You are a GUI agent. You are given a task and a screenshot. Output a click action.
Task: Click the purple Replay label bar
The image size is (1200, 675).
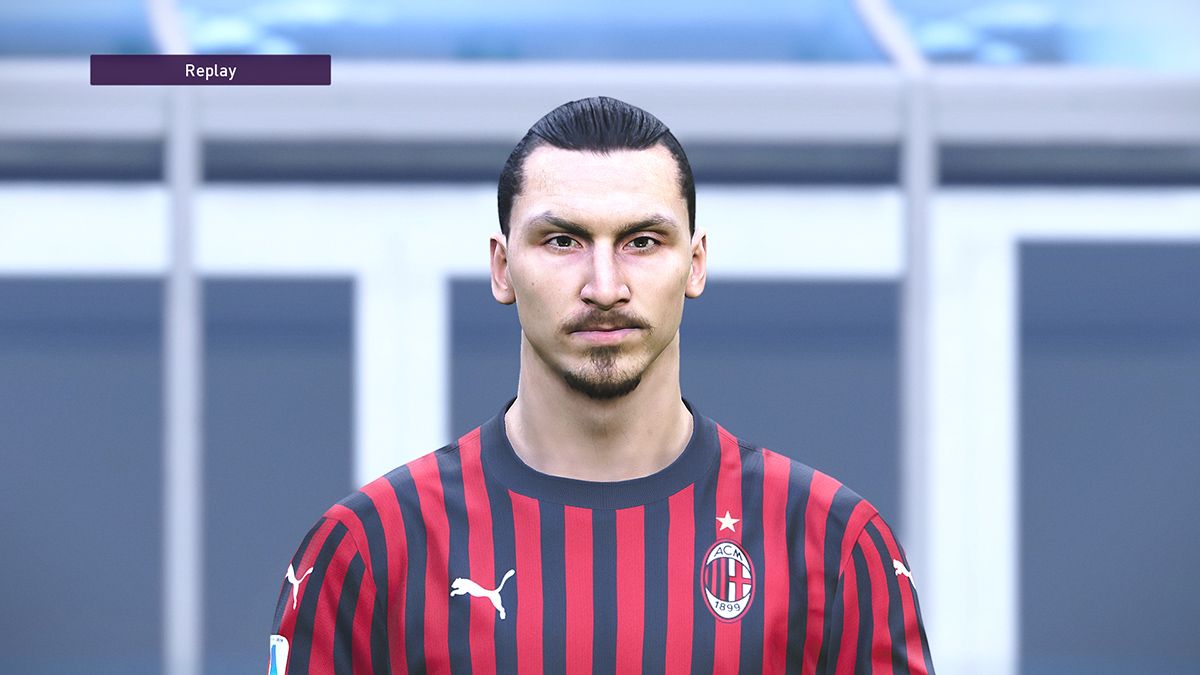pos(210,70)
